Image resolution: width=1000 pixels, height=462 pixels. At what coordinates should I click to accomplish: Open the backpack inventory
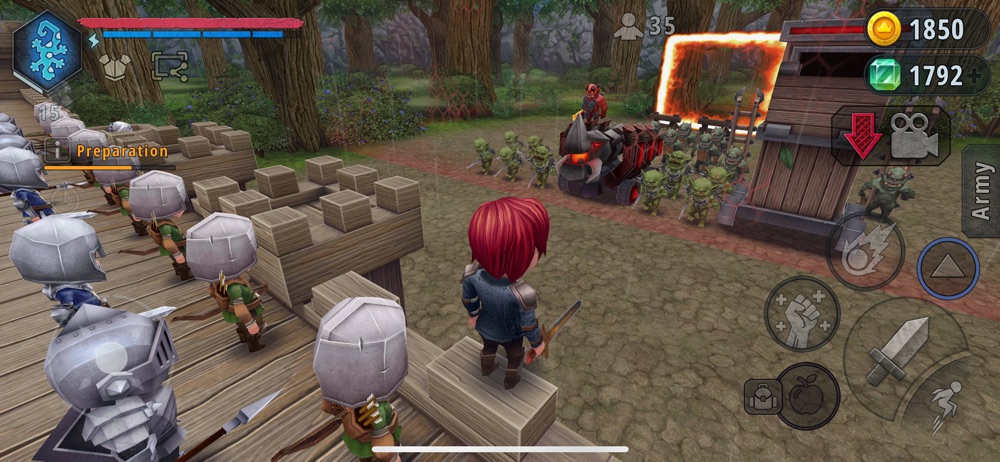click(761, 397)
